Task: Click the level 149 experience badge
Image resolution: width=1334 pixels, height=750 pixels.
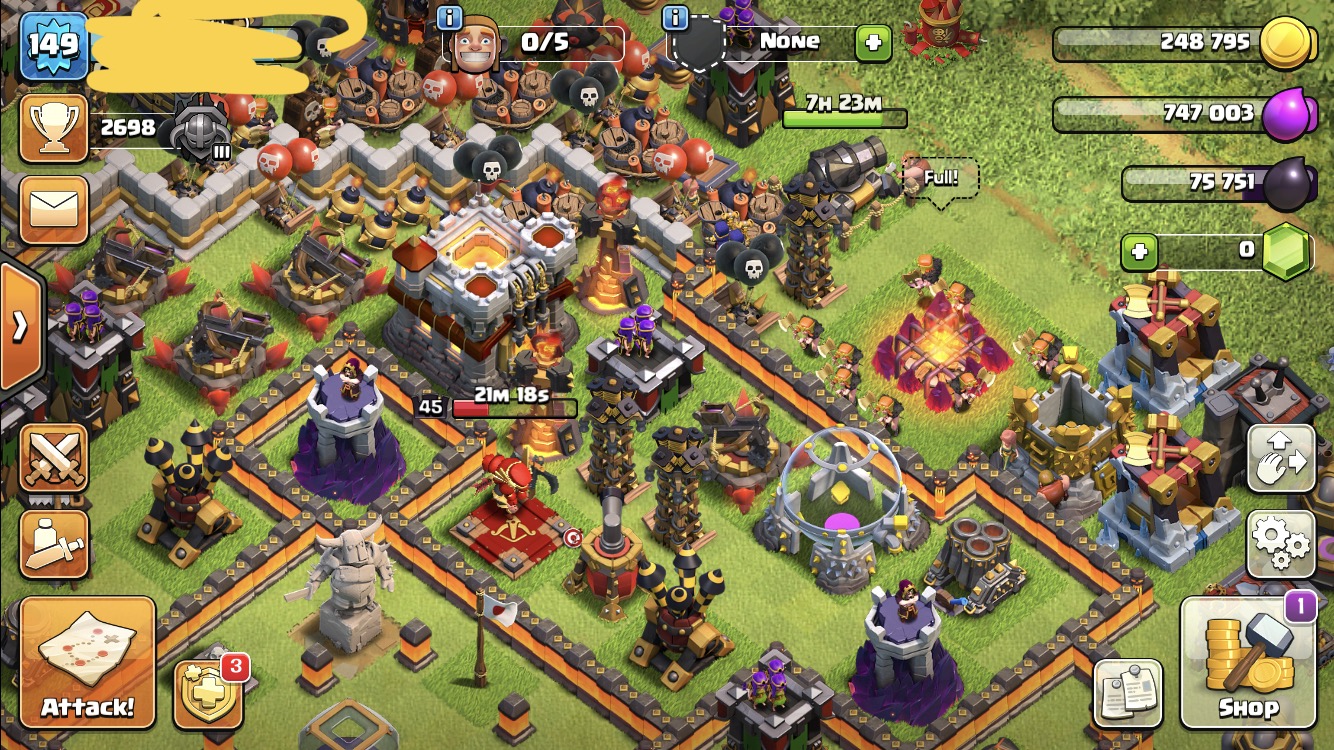Action: (54, 45)
